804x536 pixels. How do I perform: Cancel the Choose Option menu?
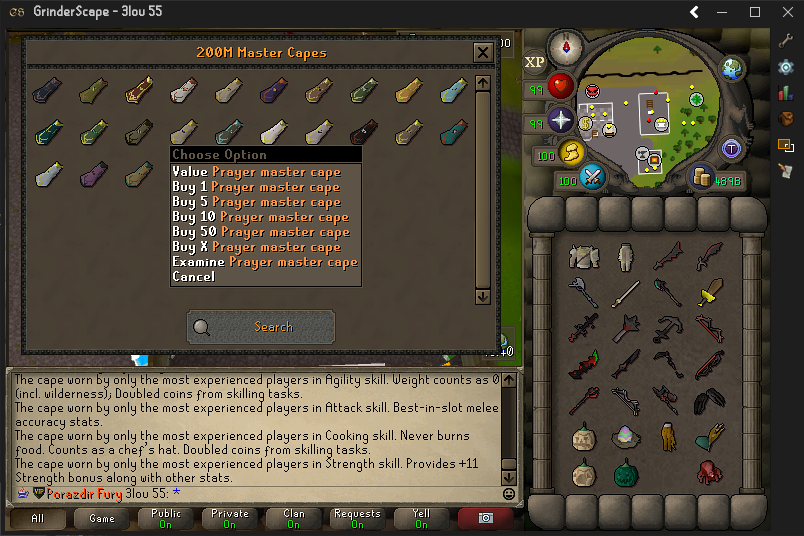pyautogui.click(x=193, y=277)
